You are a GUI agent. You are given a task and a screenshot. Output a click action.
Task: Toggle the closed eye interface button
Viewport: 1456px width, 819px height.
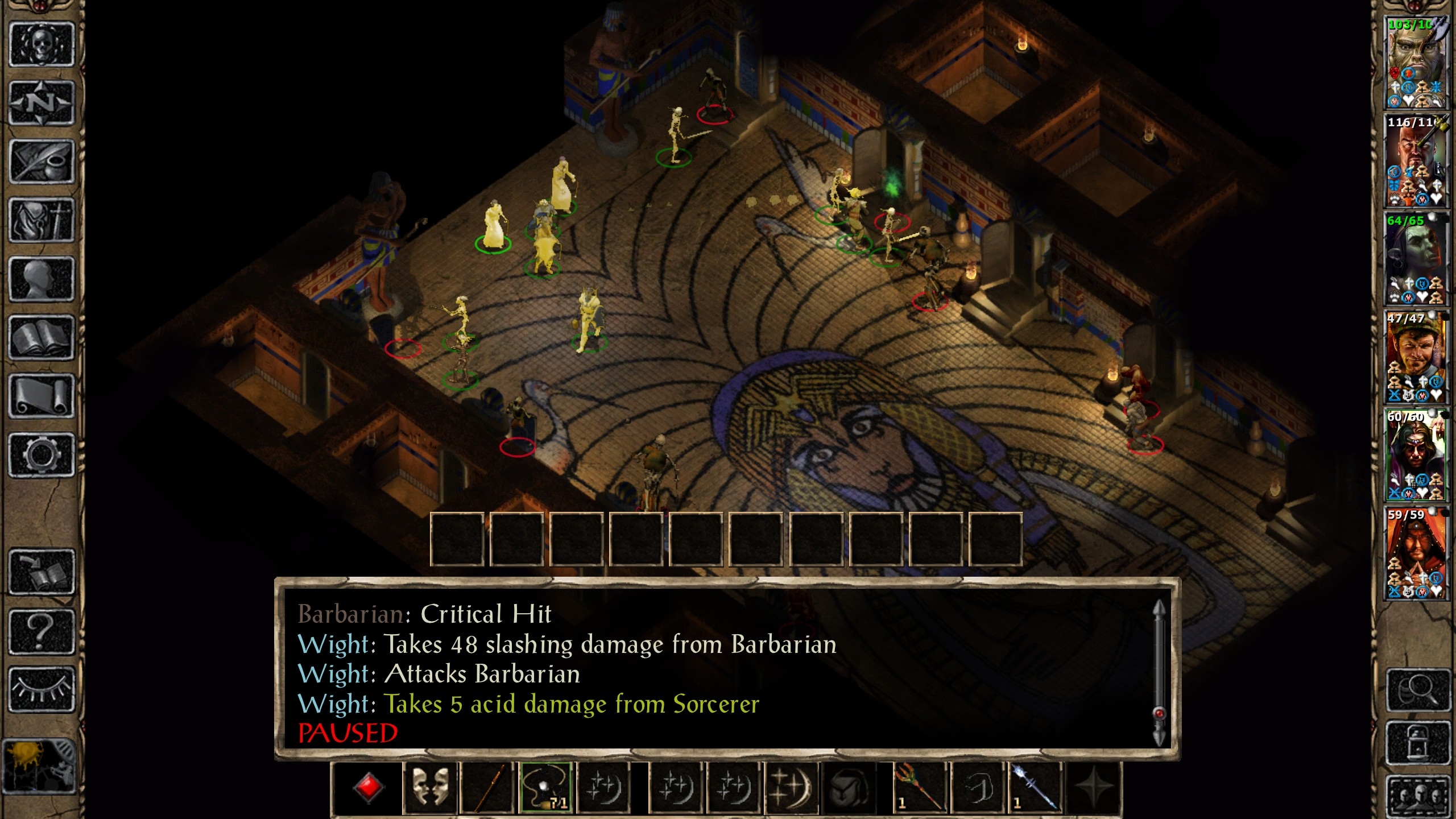[x=42, y=689]
